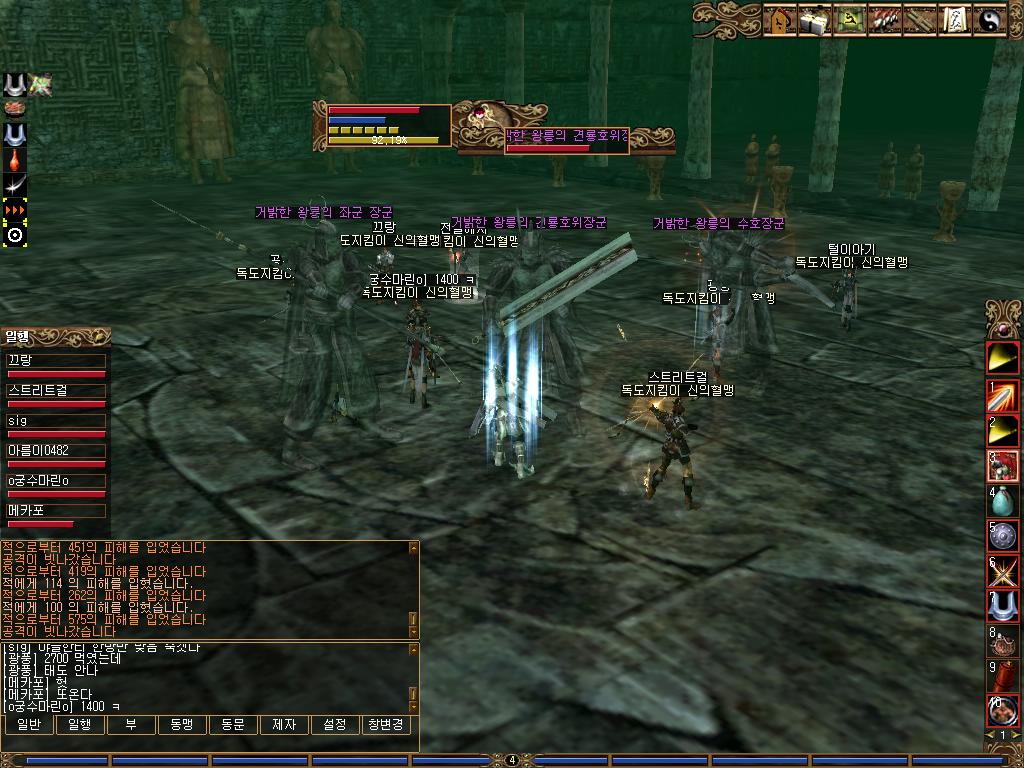Activate the round shield skill in slot 5

pyautogui.click(x=1003, y=534)
